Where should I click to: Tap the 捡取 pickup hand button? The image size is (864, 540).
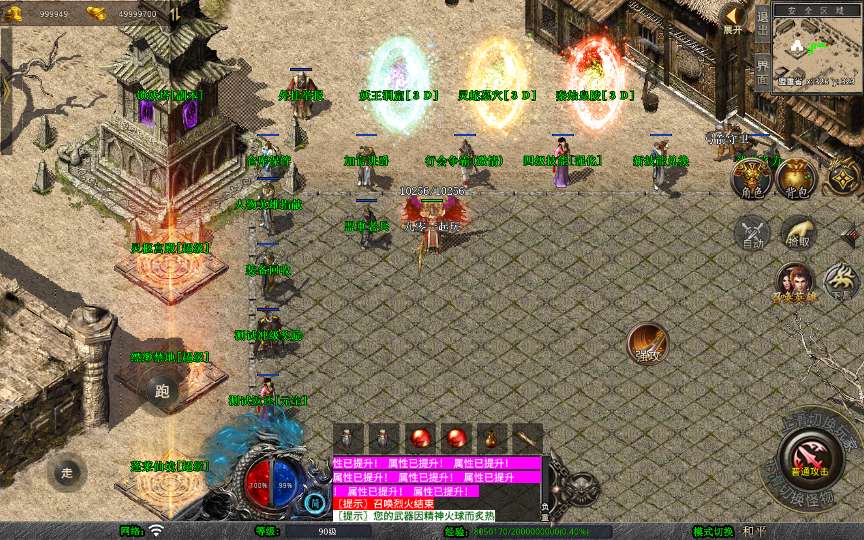(x=798, y=233)
